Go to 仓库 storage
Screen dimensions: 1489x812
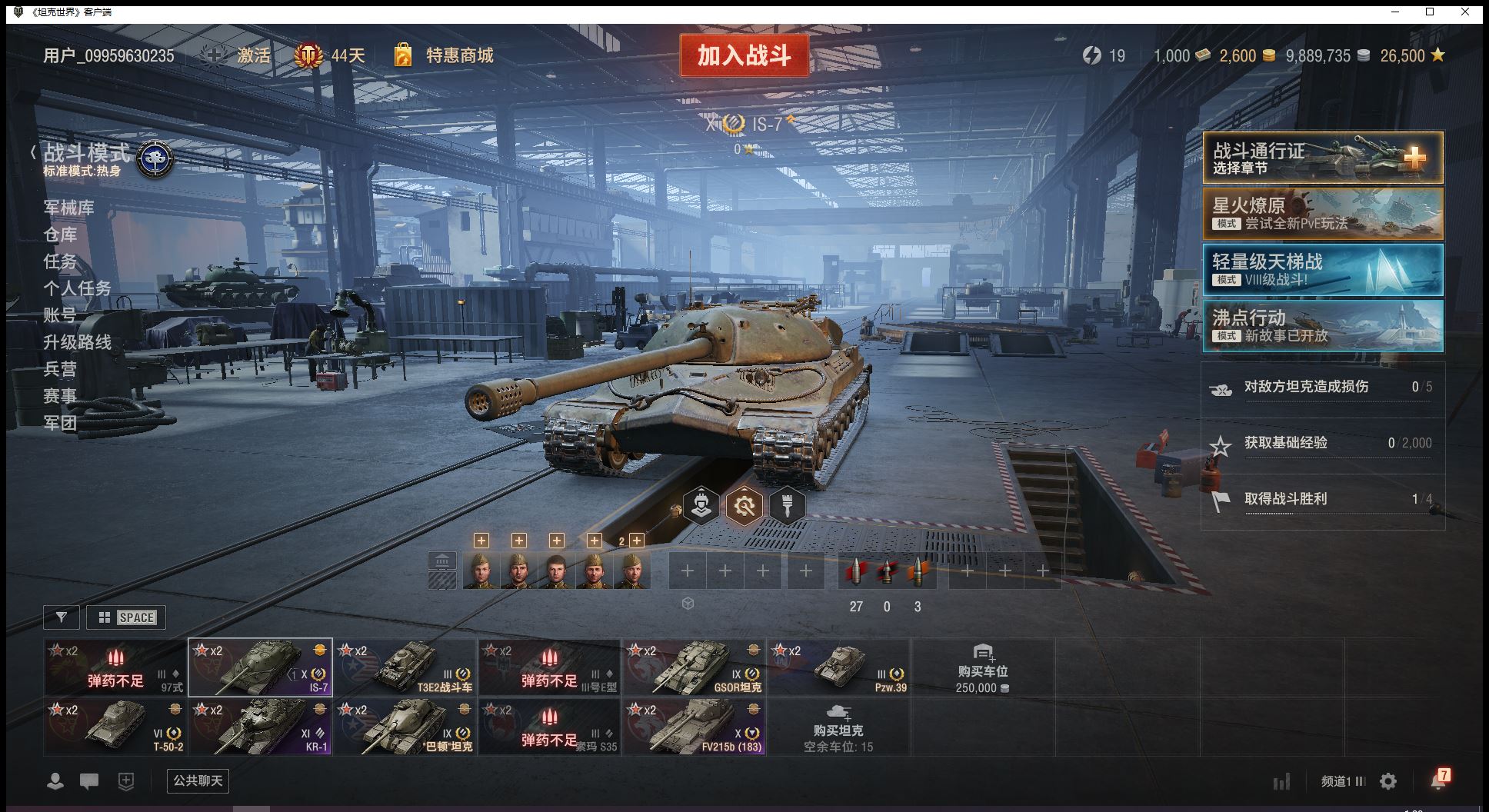point(60,235)
